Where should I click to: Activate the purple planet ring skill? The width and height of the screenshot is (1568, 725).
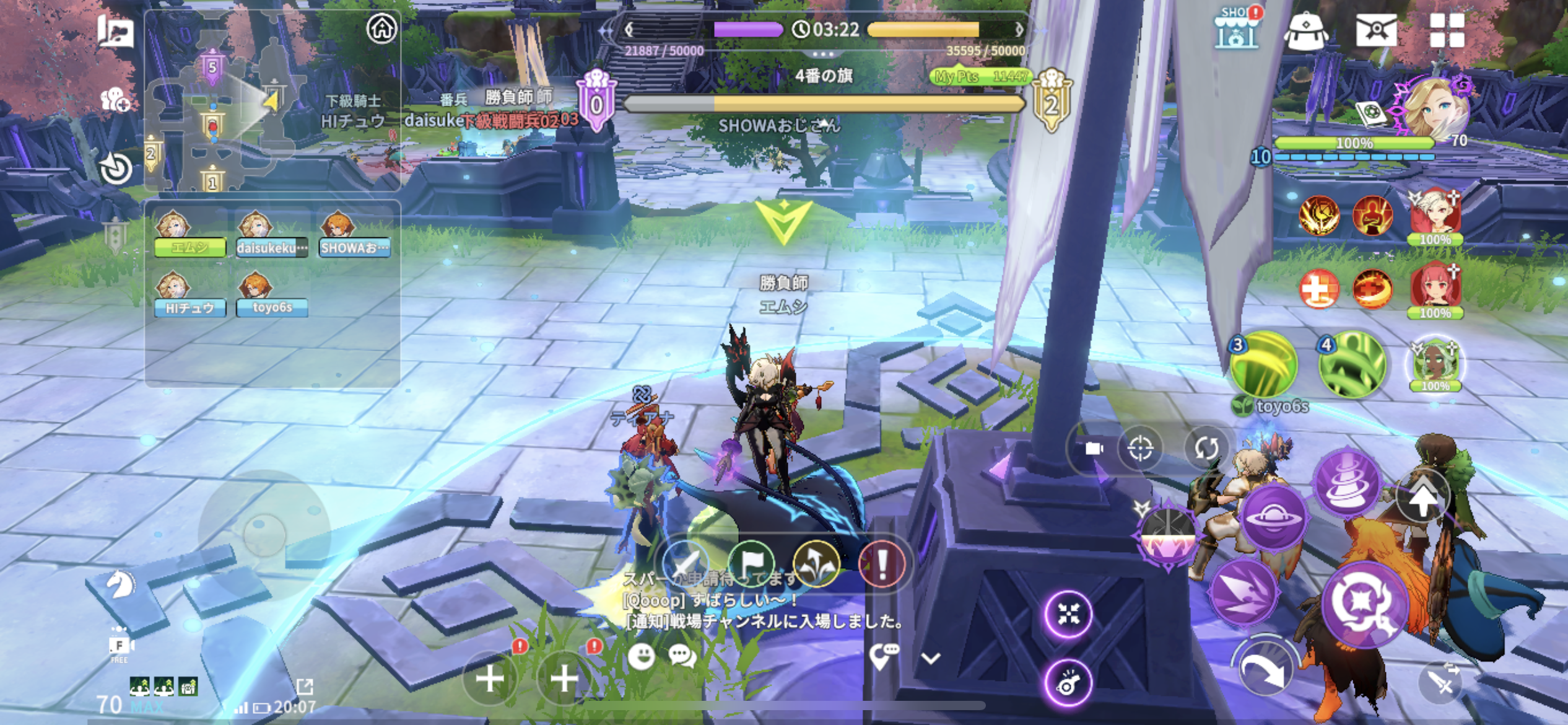tap(1273, 517)
